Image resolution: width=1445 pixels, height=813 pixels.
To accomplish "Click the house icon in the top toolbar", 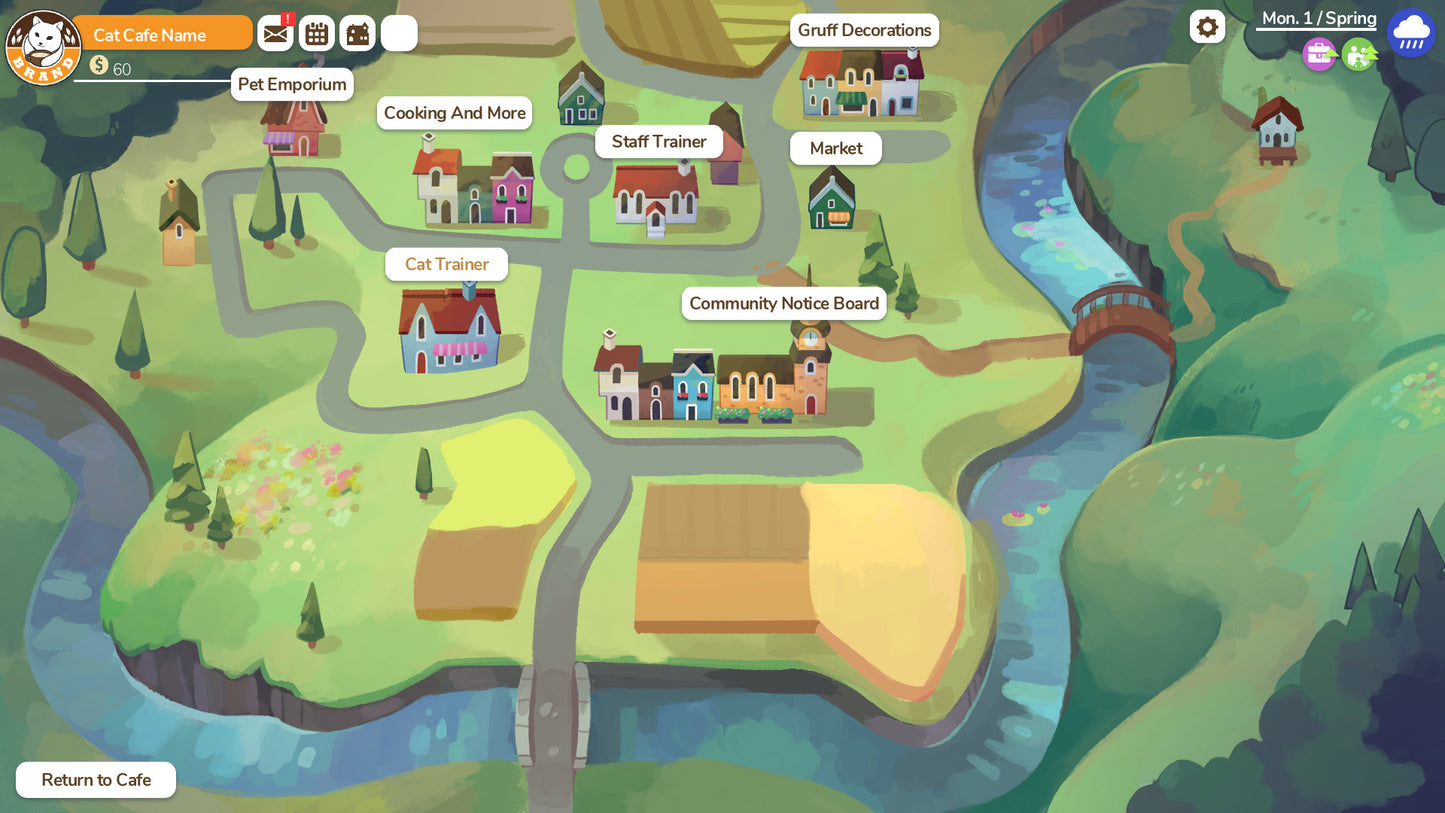I will point(357,32).
